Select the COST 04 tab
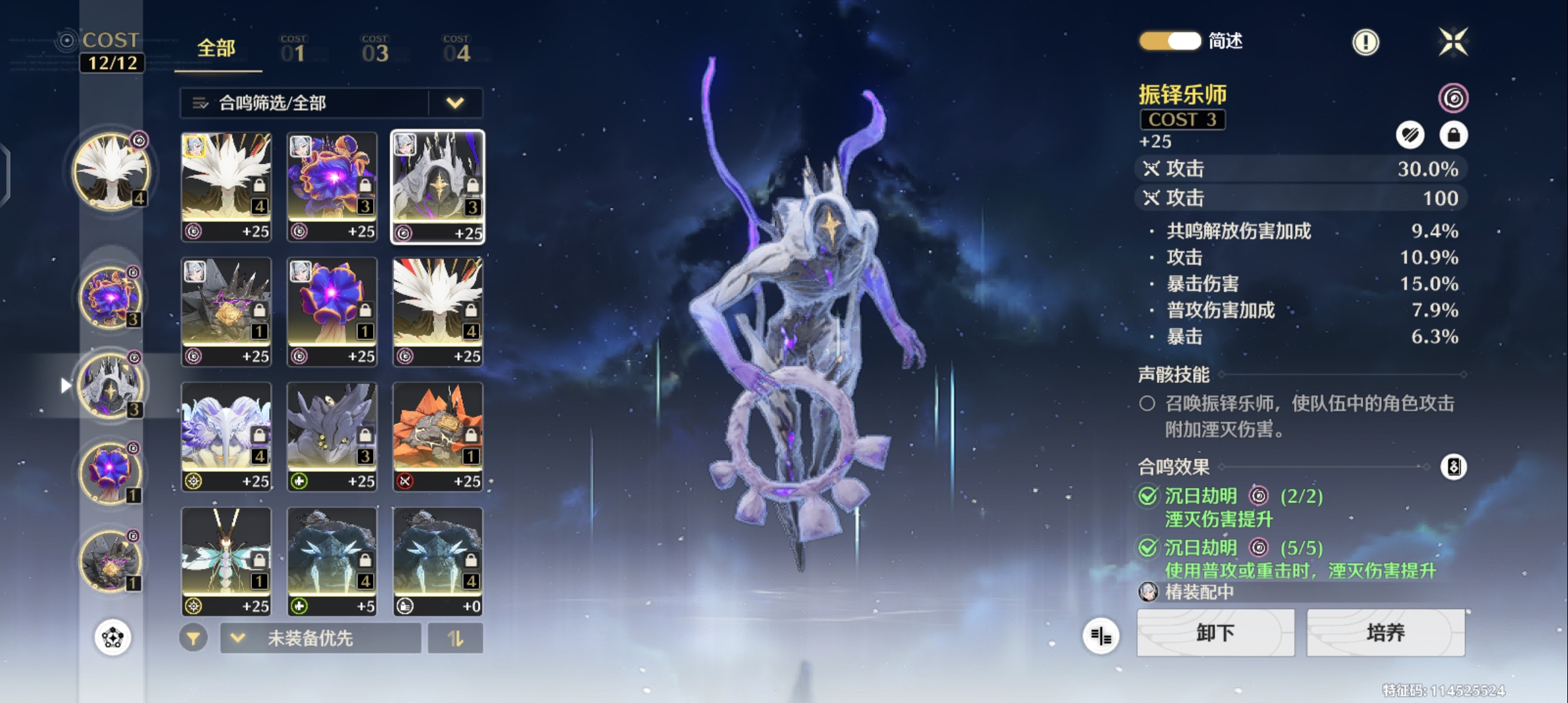The width and height of the screenshot is (1568, 703). pyautogui.click(x=456, y=49)
